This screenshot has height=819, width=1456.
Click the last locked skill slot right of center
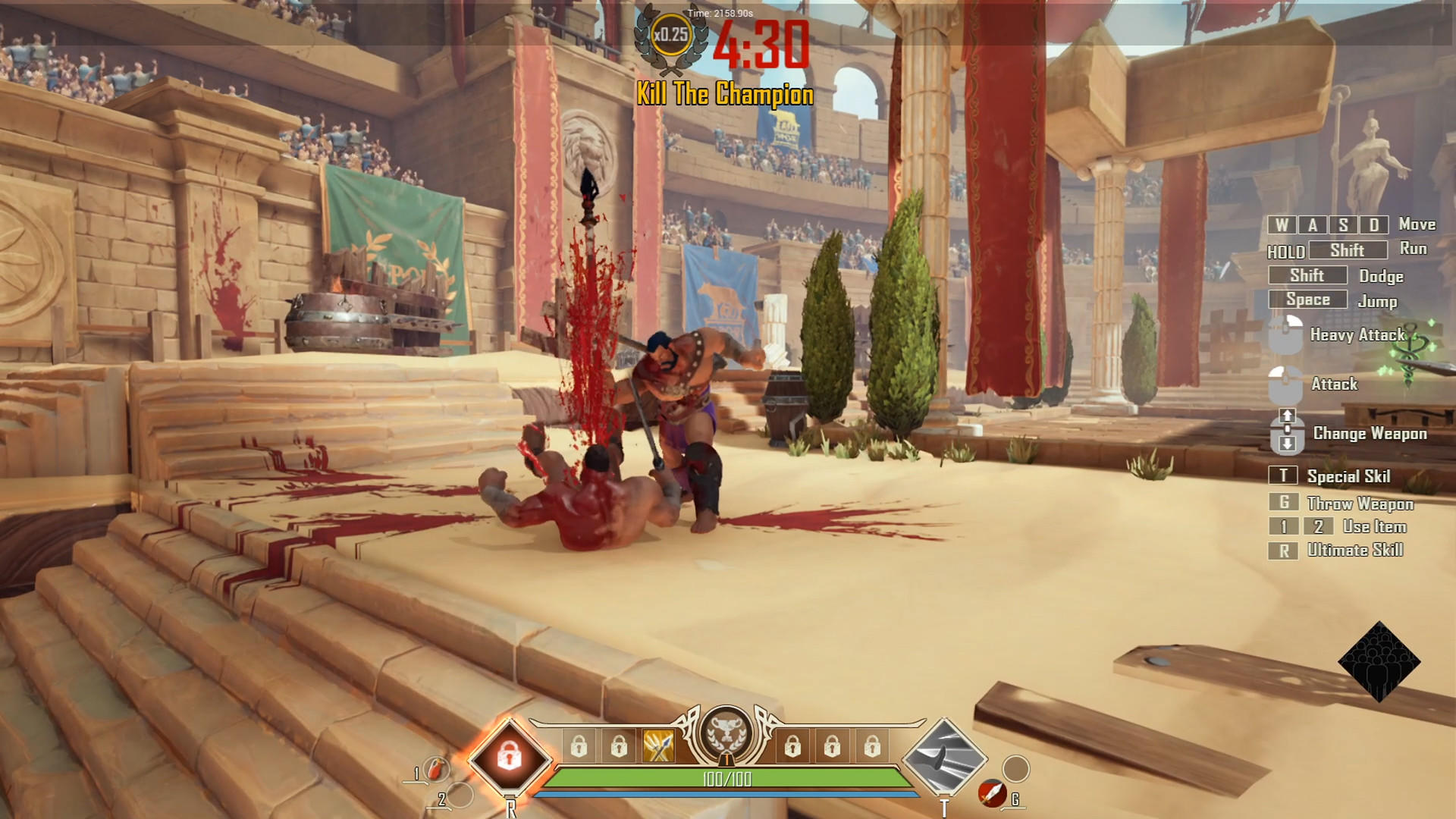click(x=872, y=747)
